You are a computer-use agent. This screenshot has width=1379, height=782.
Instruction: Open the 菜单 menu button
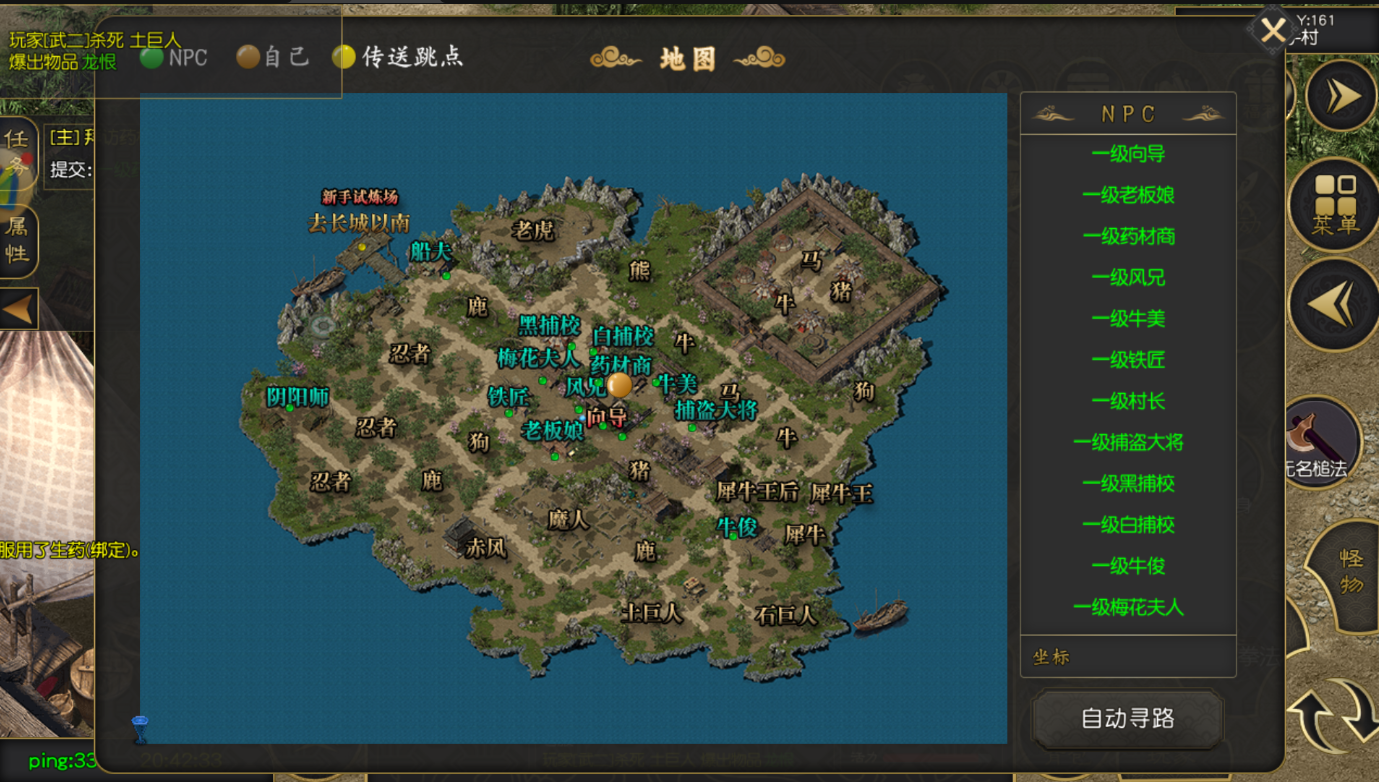pyautogui.click(x=1335, y=205)
